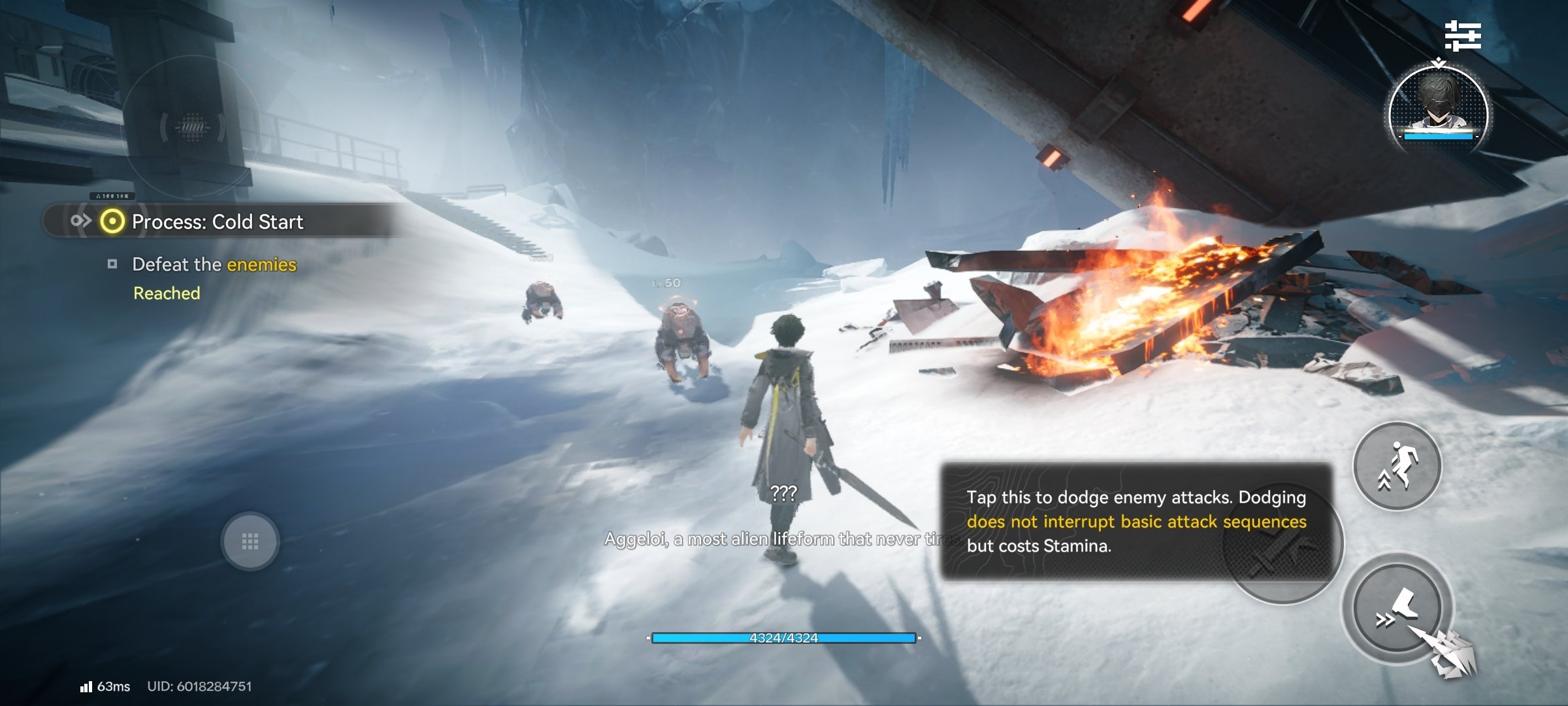Tap the grid-dots round menu button
This screenshot has width=1568, height=706.
click(250, 541)
